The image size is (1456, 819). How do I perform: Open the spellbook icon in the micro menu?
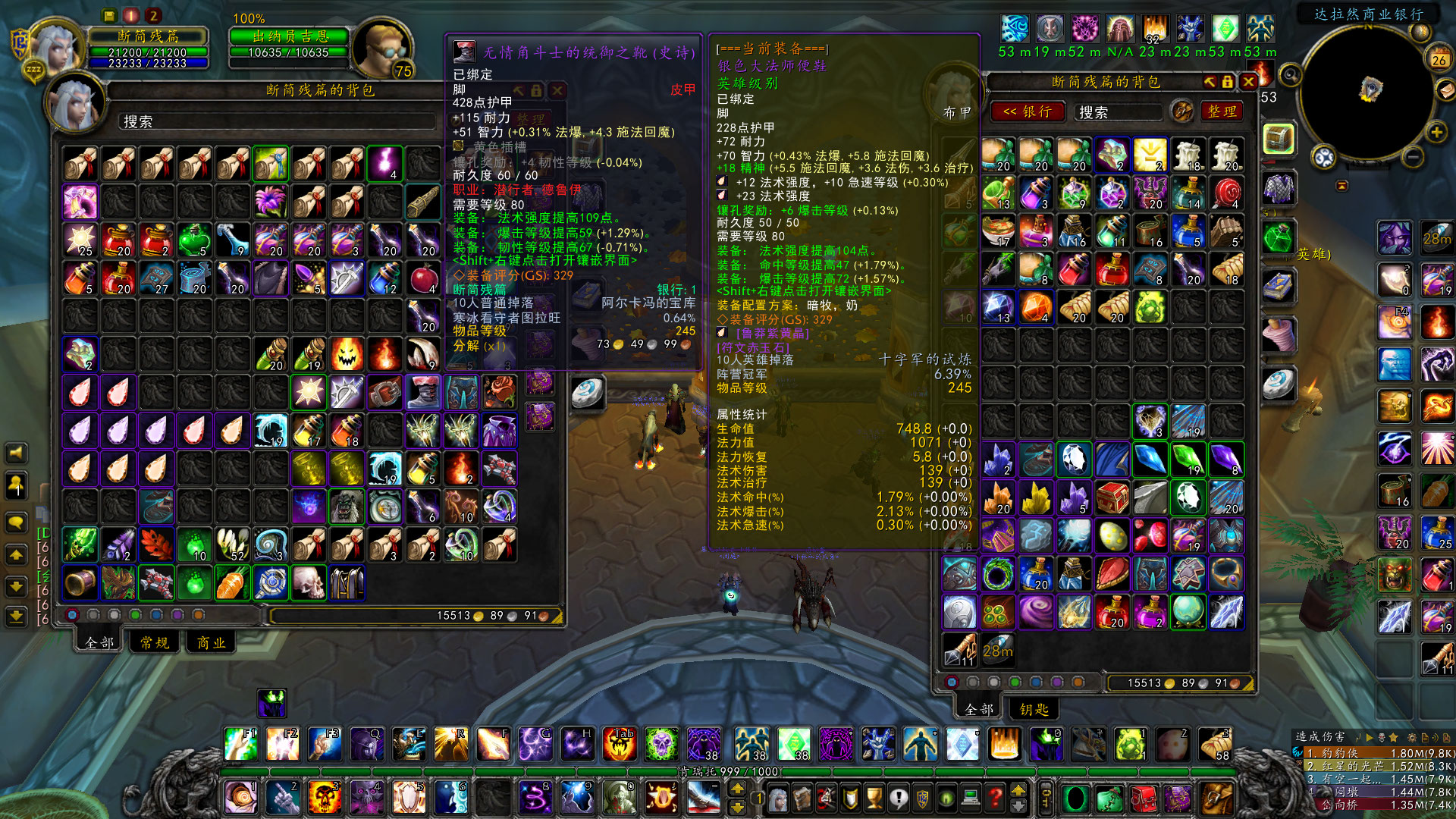click(x=802, y=799)
